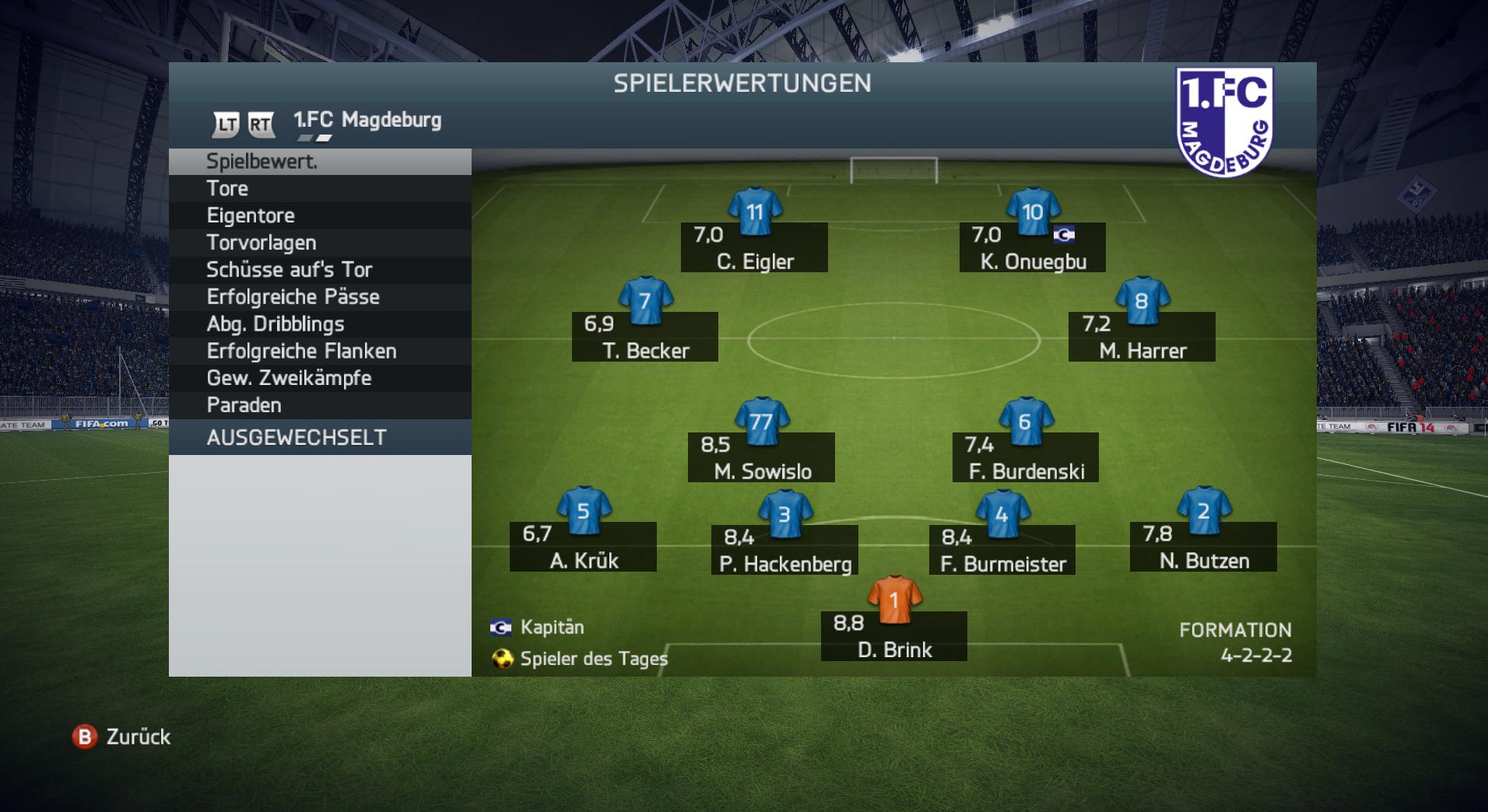
Task: Click A. Krük's player card
Action: click(583, 546)
